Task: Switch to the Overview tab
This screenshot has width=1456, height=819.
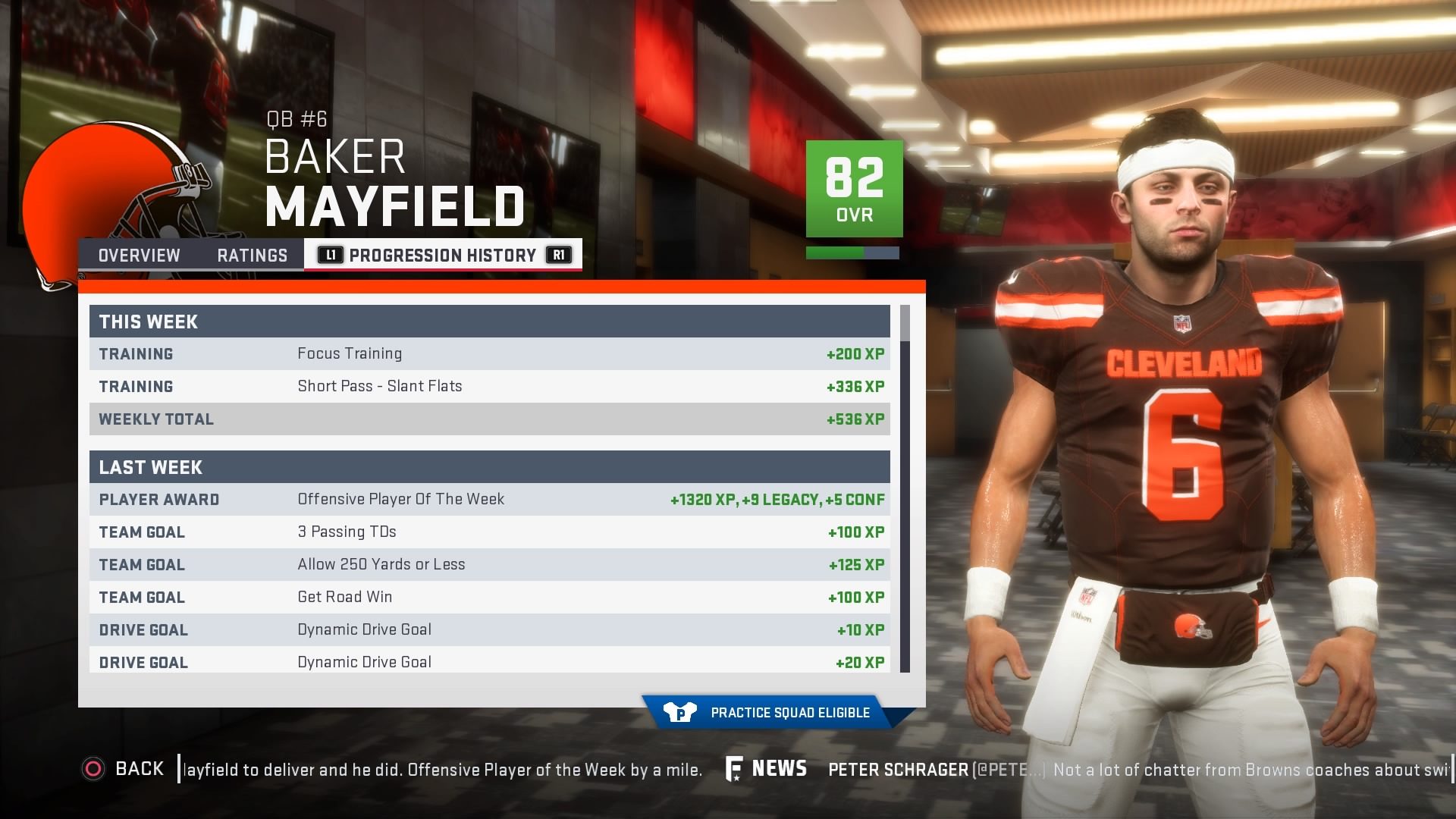Action: coord(140,256)
